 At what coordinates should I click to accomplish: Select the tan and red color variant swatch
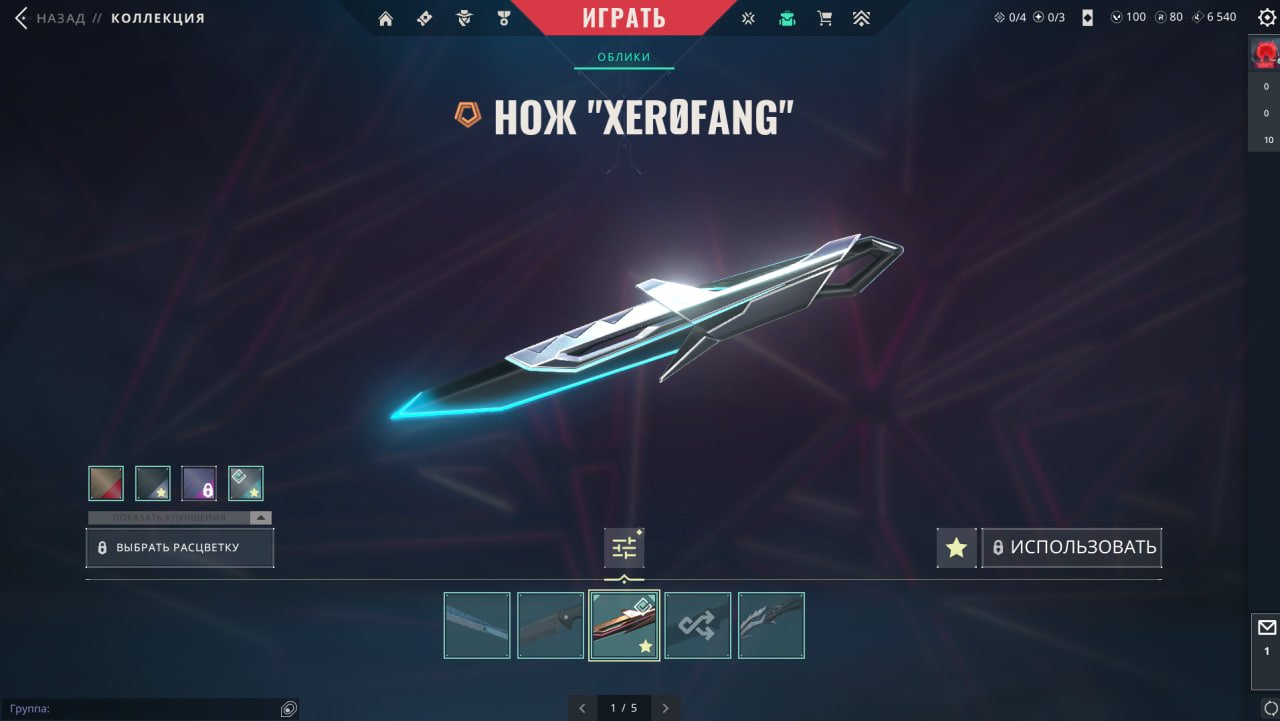106,483
